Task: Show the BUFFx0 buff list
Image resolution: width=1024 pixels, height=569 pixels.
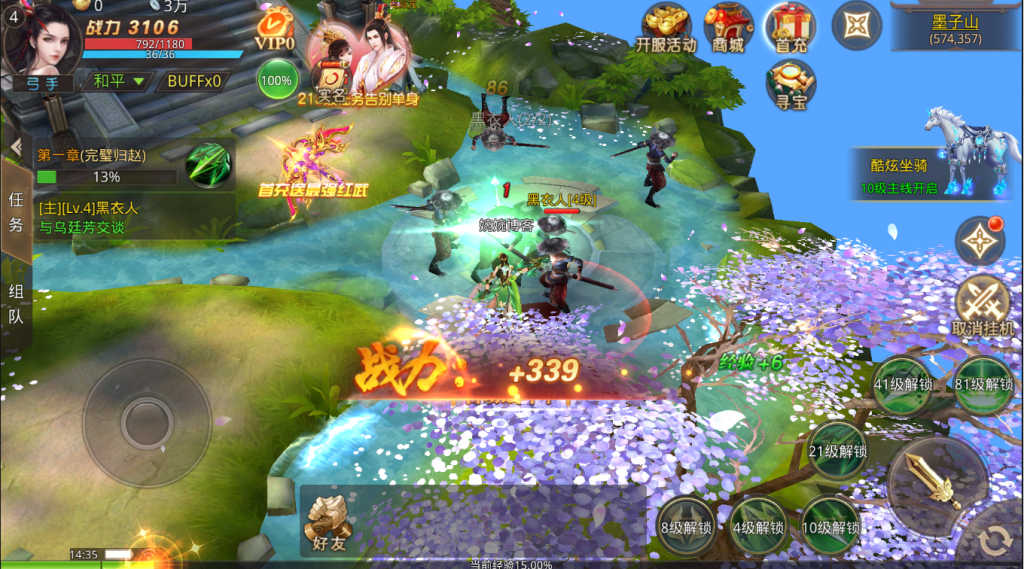Action: coord(194,80)
